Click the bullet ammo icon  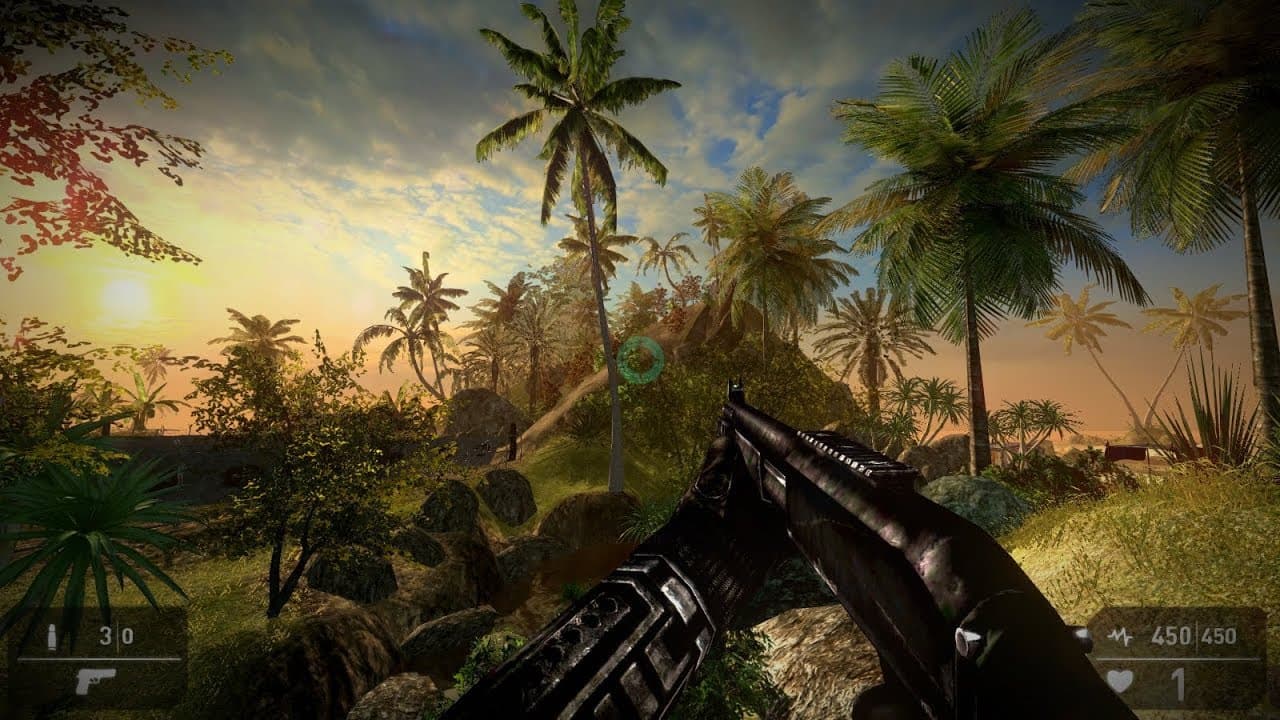[52, 637]
